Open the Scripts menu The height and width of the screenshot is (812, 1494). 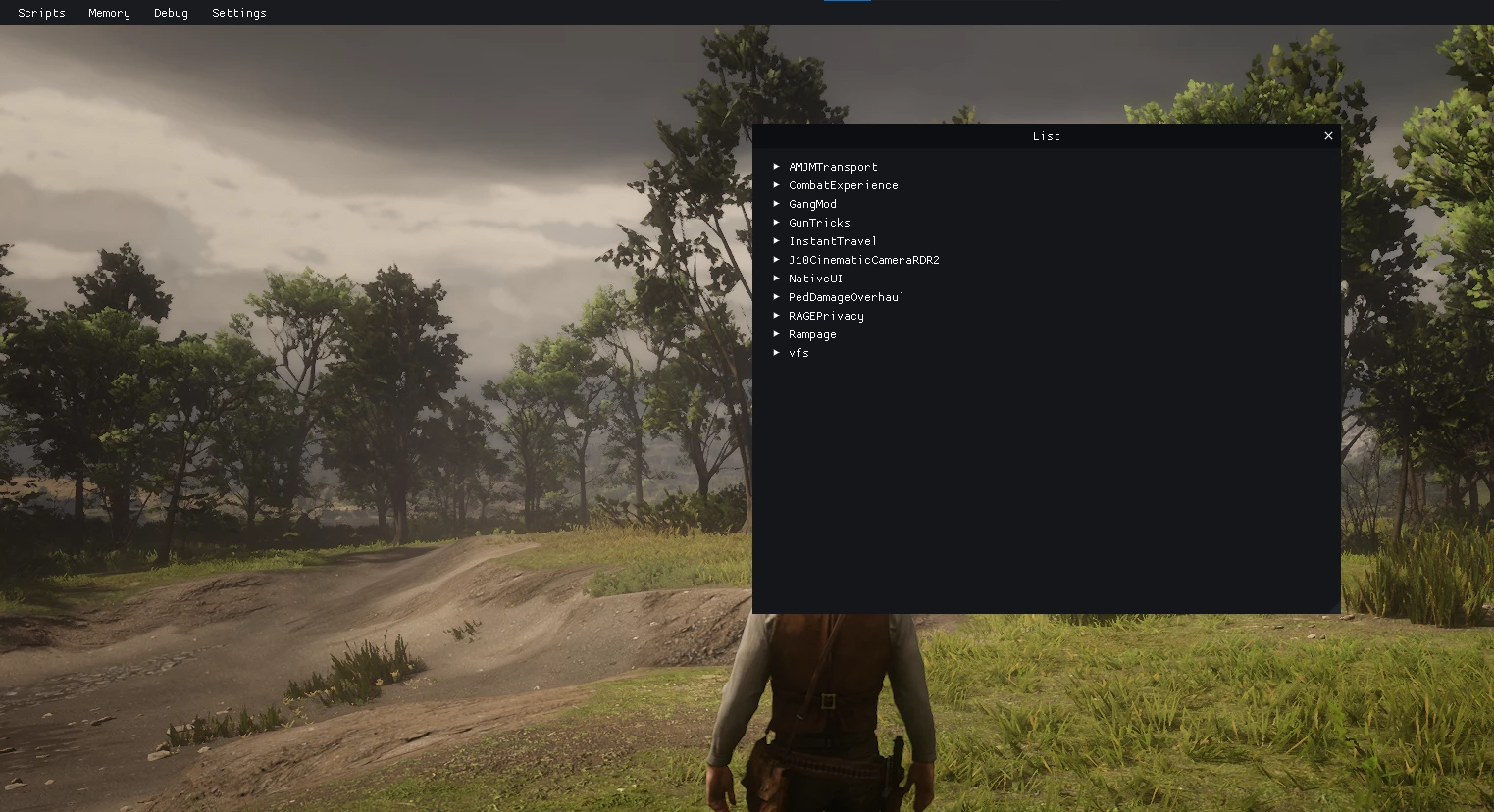pos(41,13)
